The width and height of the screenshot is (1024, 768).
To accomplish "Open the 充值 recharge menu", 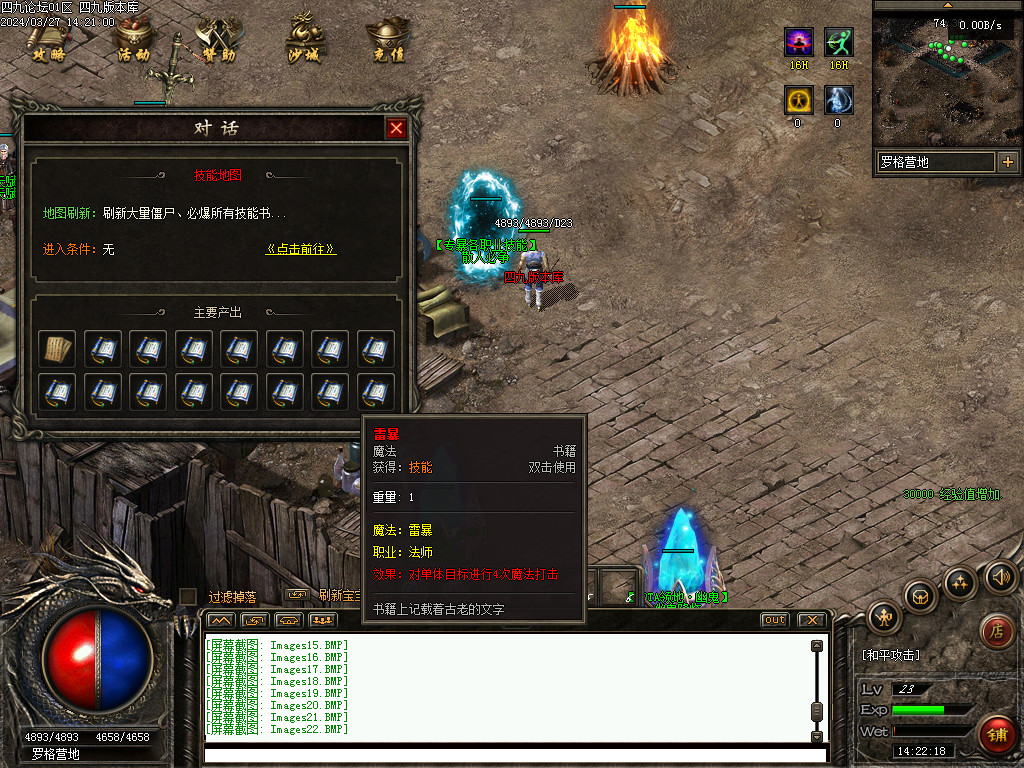I will click(388, 41).
